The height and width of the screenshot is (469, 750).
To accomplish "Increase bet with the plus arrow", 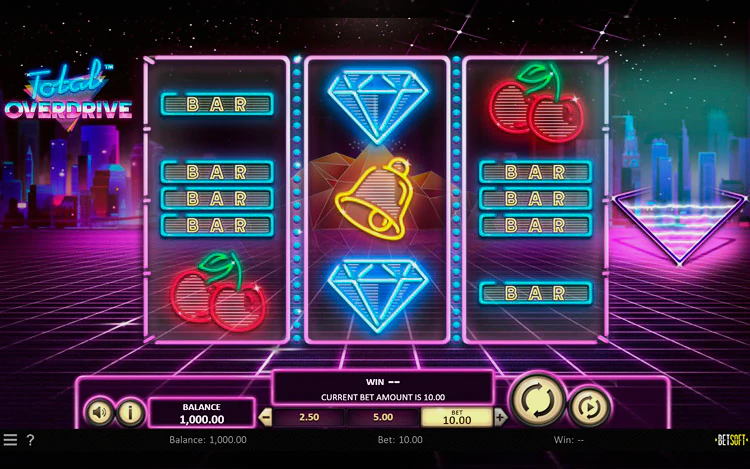I will pos(500,417).
